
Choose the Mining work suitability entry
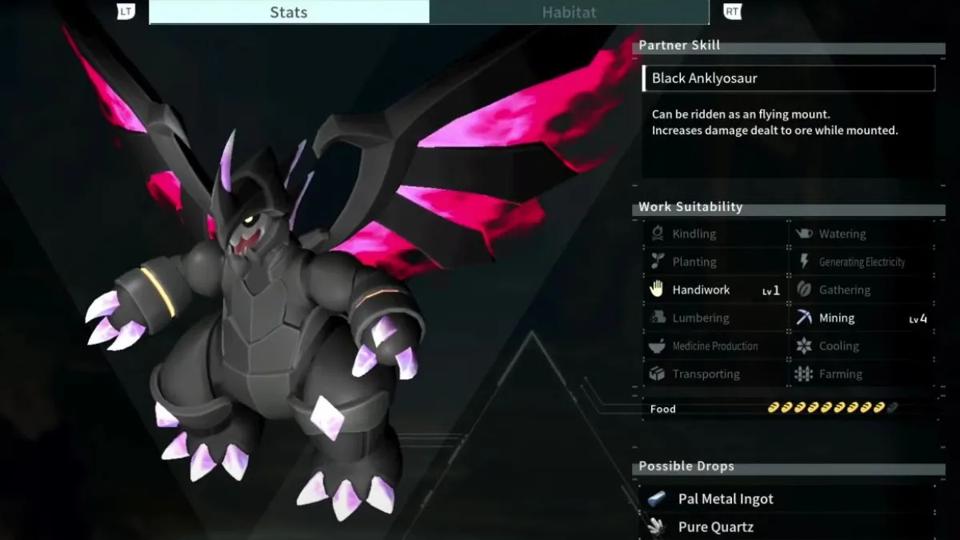click(x=837, y=318)
